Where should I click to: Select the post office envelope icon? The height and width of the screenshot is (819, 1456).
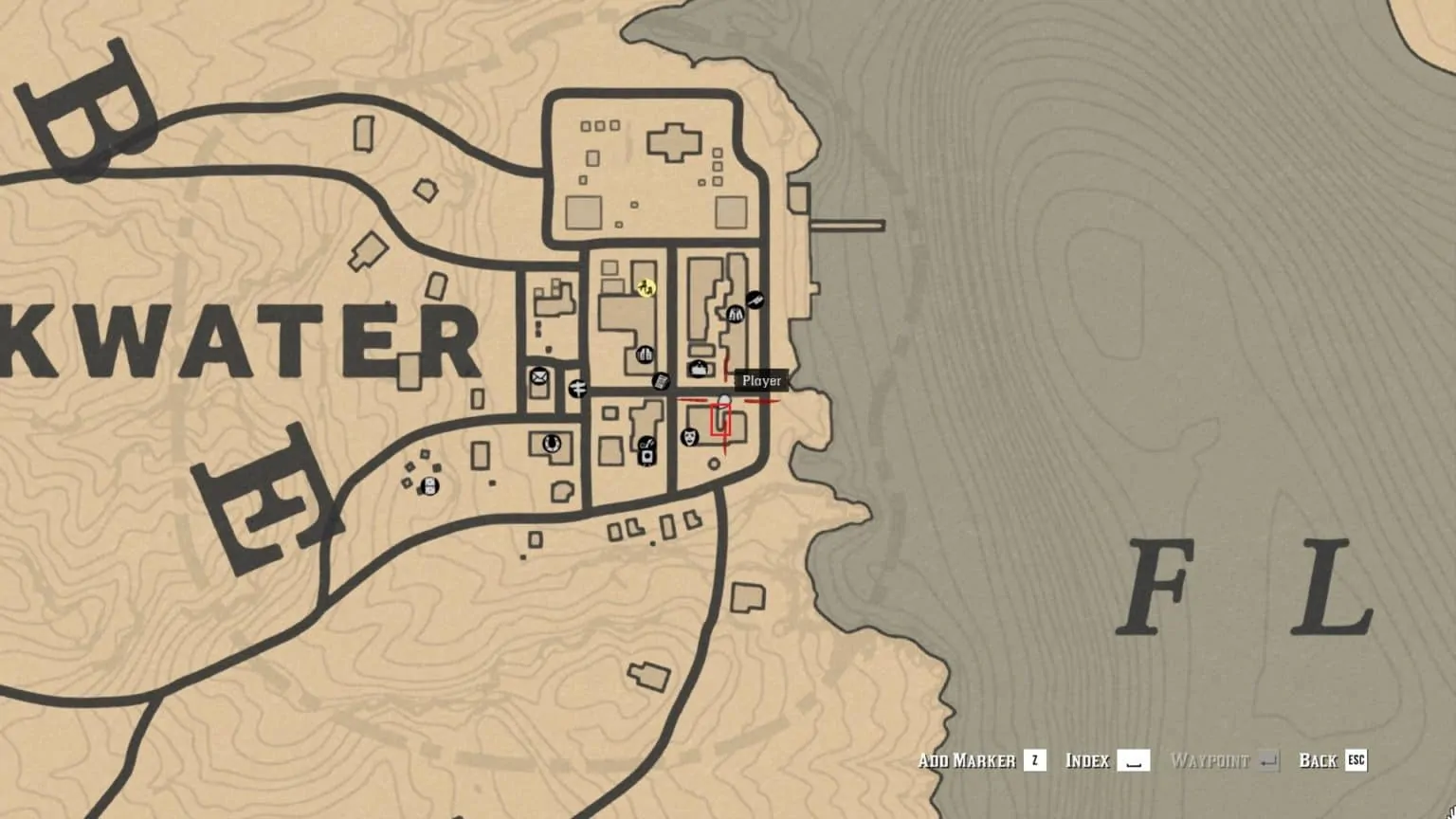click(538, 377)
